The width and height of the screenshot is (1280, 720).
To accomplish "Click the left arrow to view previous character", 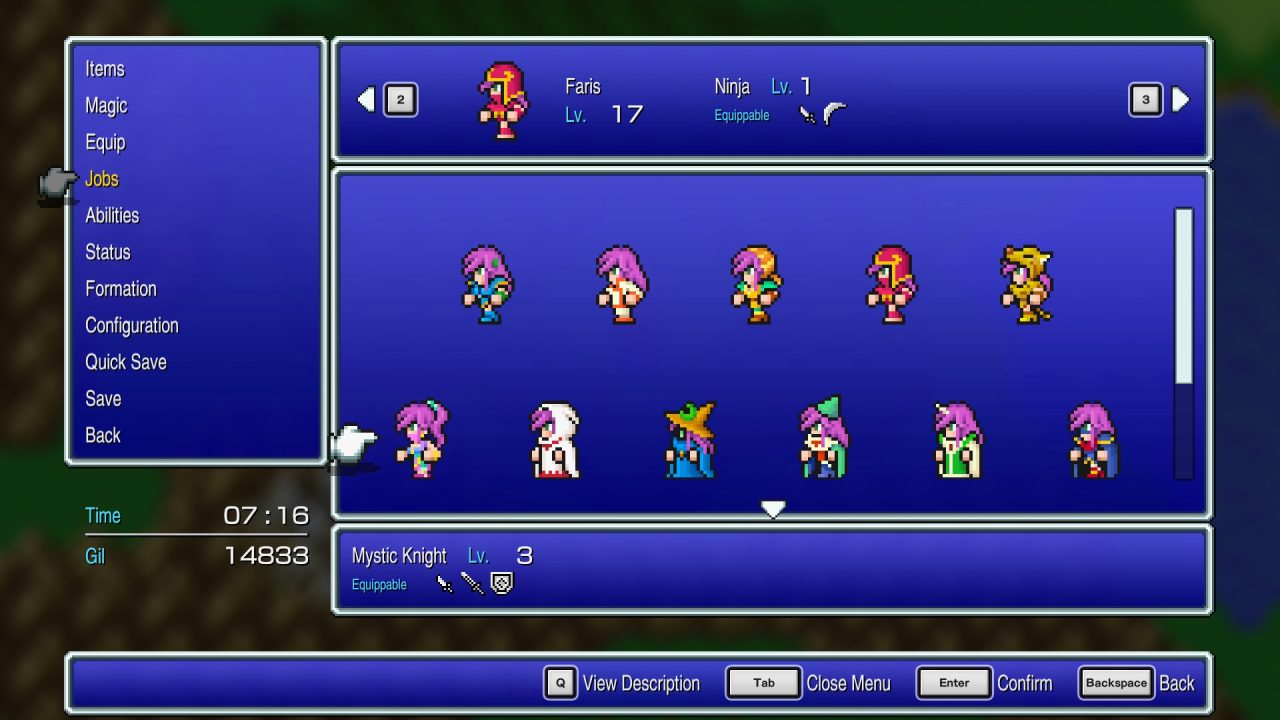I will tap(366, 99).
